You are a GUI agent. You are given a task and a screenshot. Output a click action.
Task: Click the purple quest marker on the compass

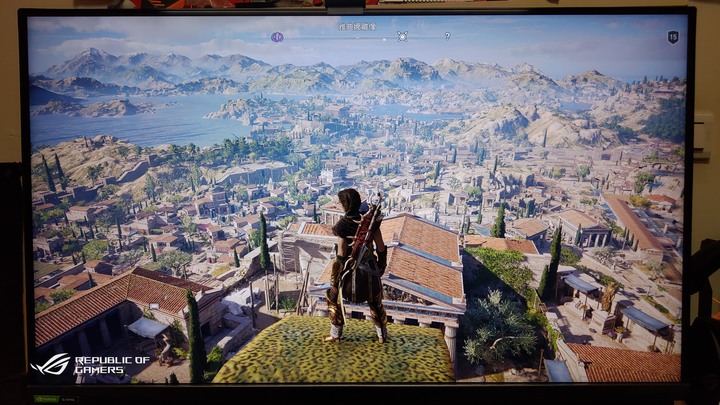[277, 37]
